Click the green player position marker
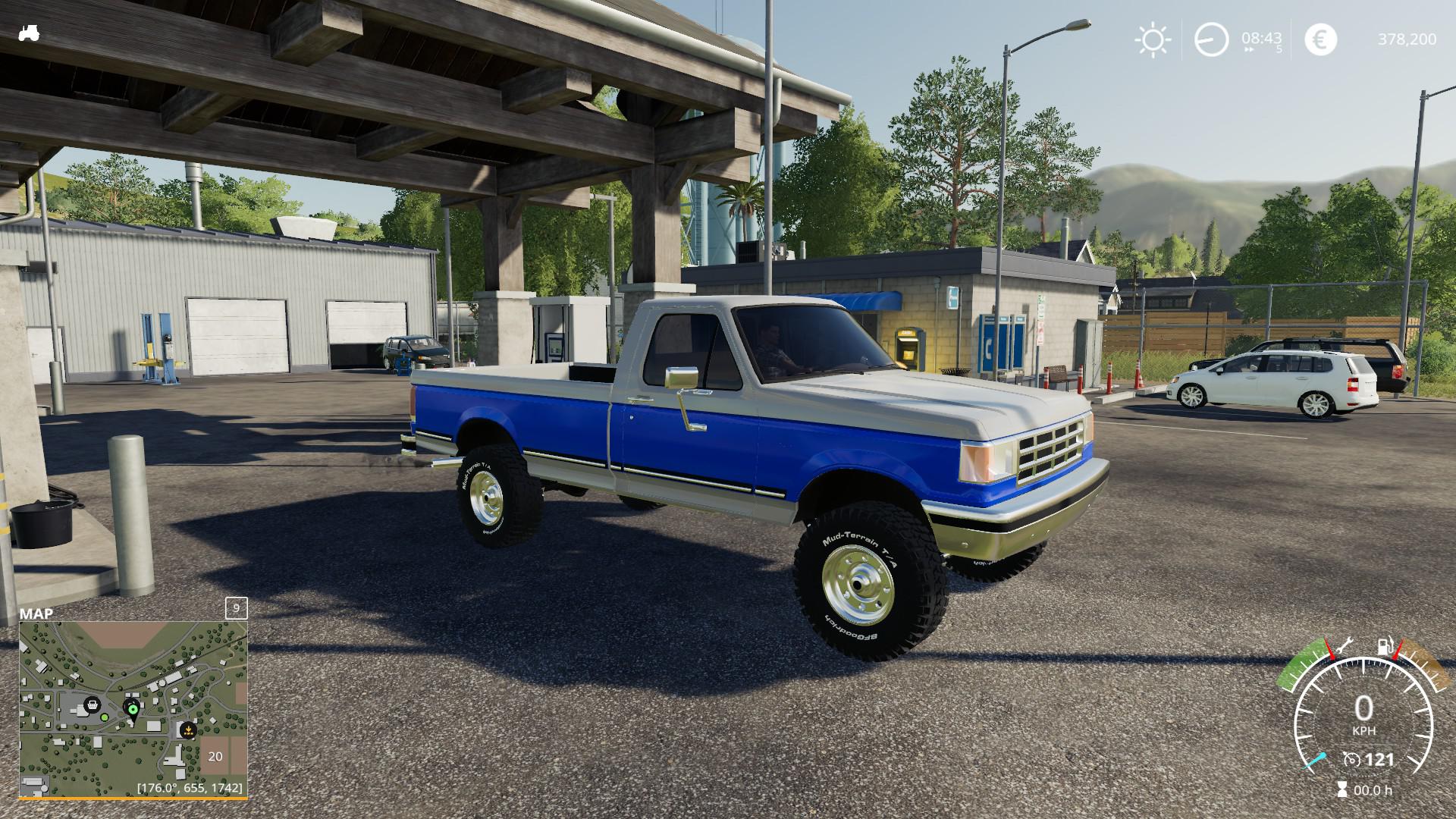This screenshot has height=819, width=1456. click(133, 710)
